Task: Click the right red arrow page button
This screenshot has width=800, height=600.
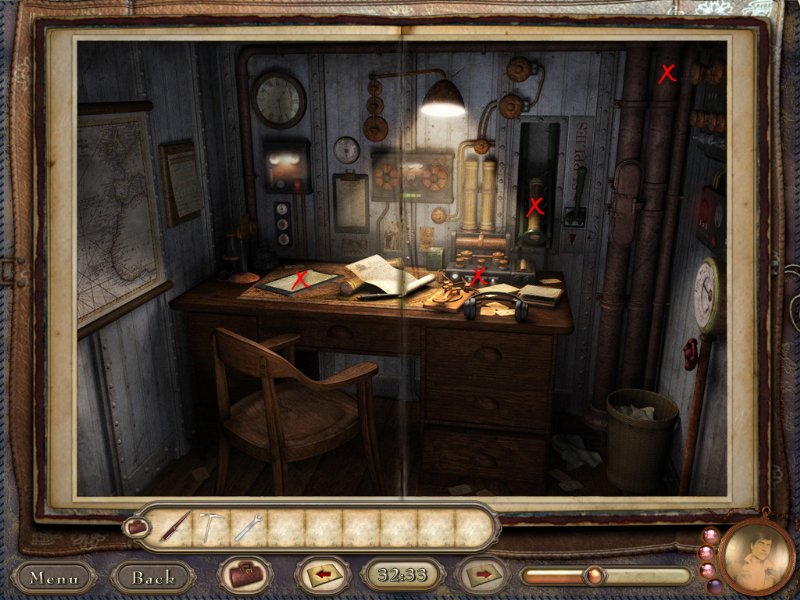Action: 482,576
